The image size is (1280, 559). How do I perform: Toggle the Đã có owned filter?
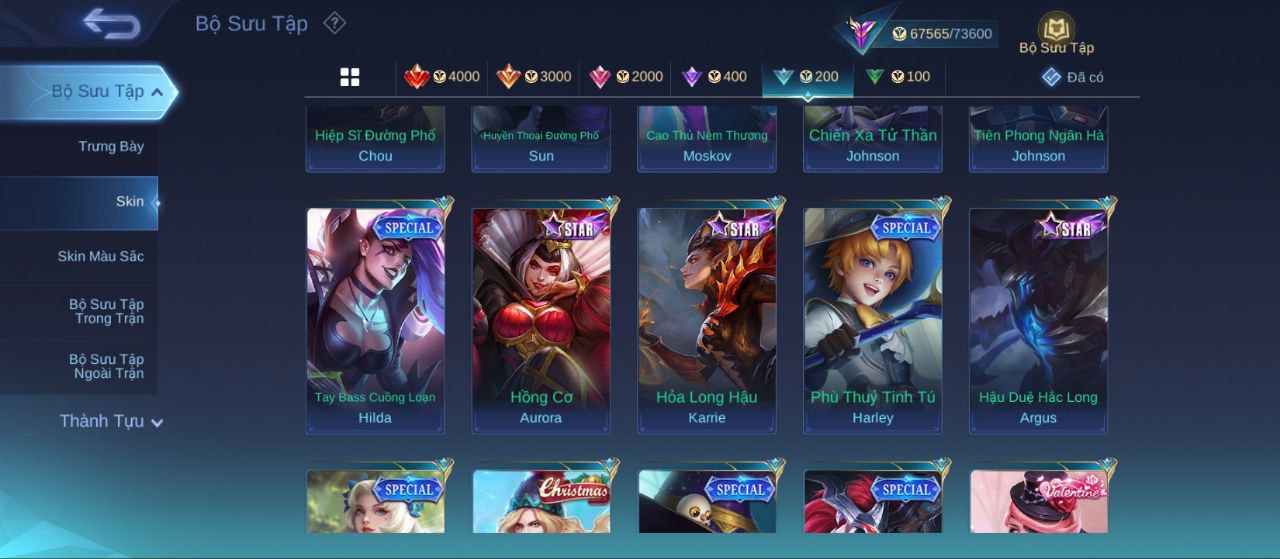(1073, 77)
